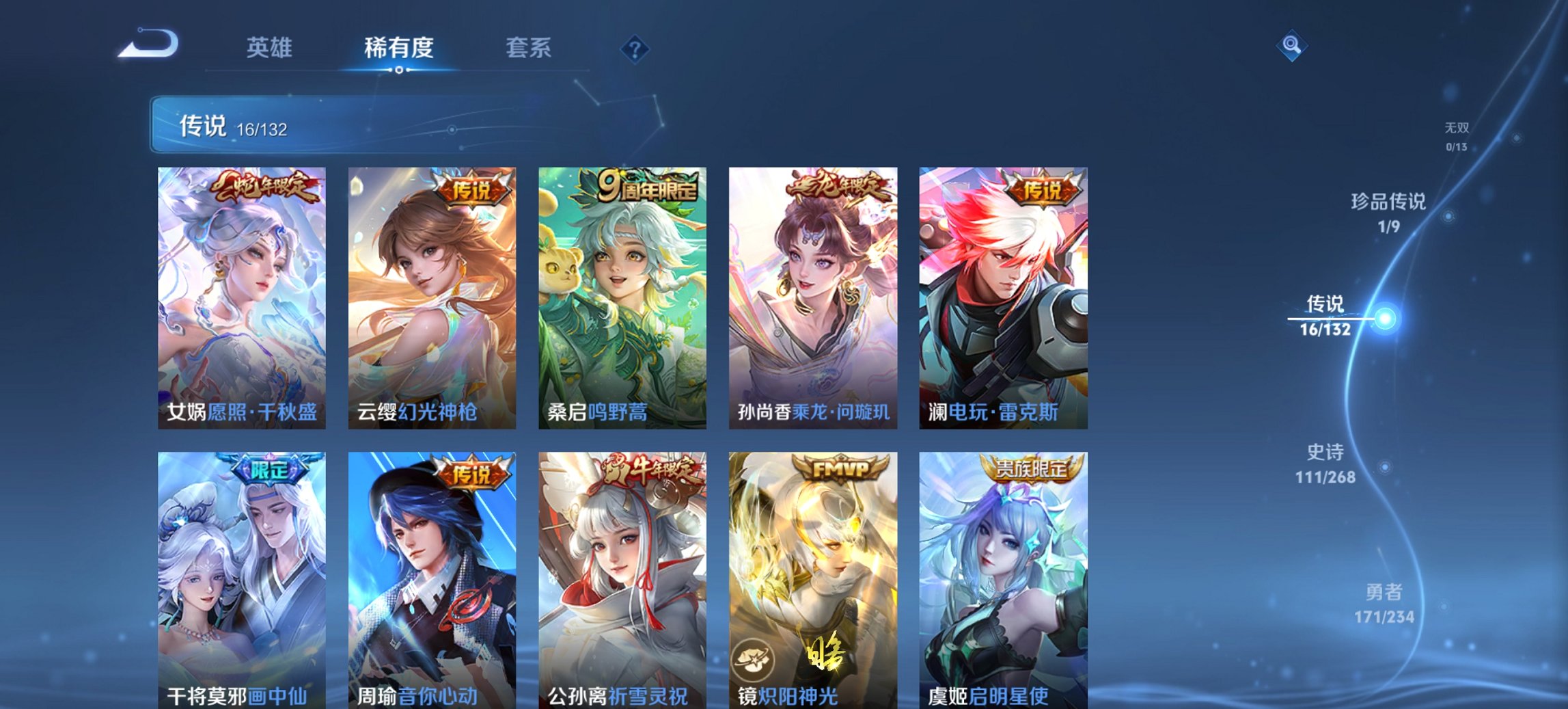Open the 孙尚香乘龙·问璇玑 skin
Viewport: 1568px width, 709px height.
pyautogui.click(x=810, y=294)
